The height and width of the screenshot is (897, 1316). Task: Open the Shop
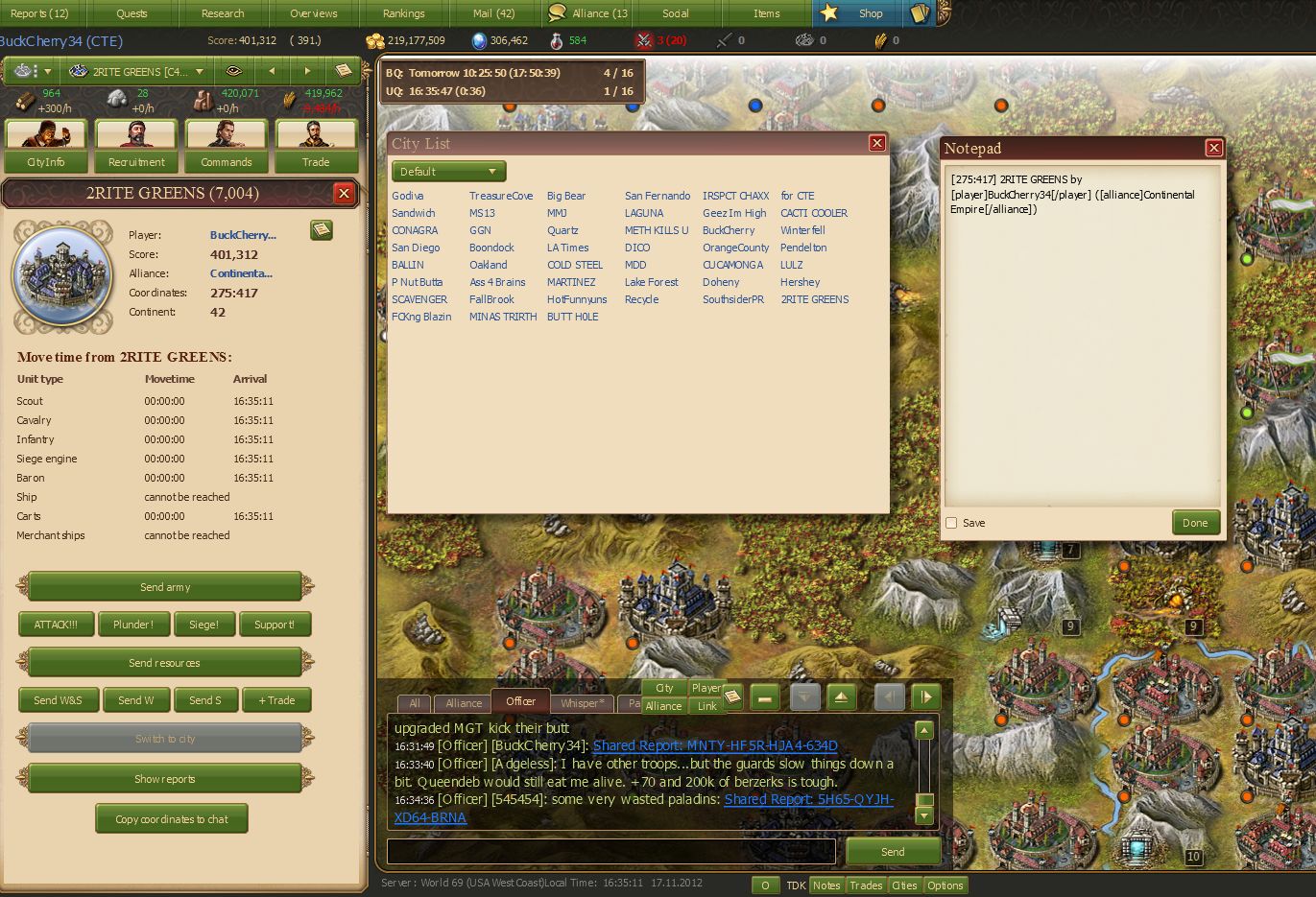(870, 13)
